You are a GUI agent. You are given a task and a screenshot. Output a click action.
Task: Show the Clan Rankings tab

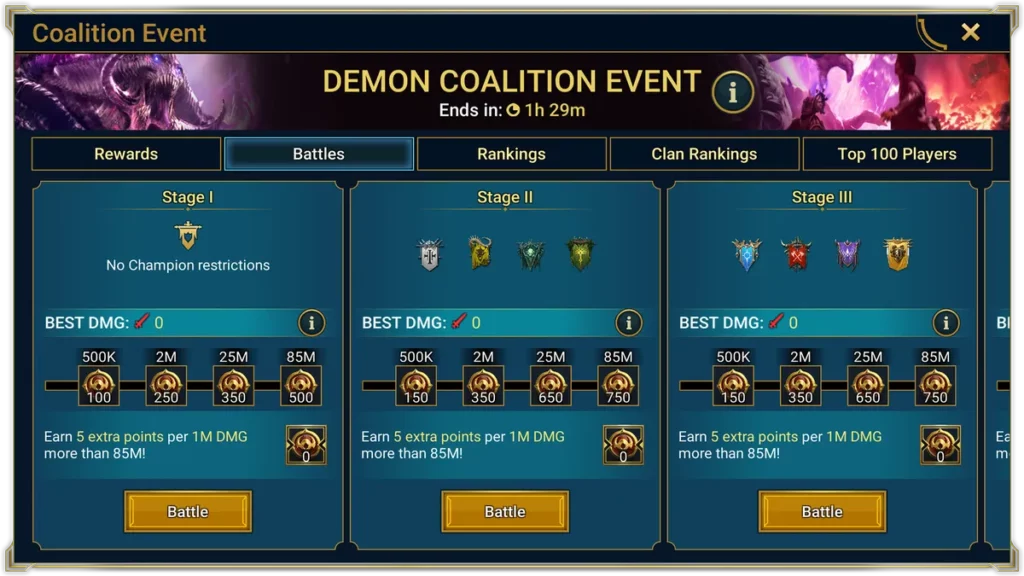pos(704,154)
